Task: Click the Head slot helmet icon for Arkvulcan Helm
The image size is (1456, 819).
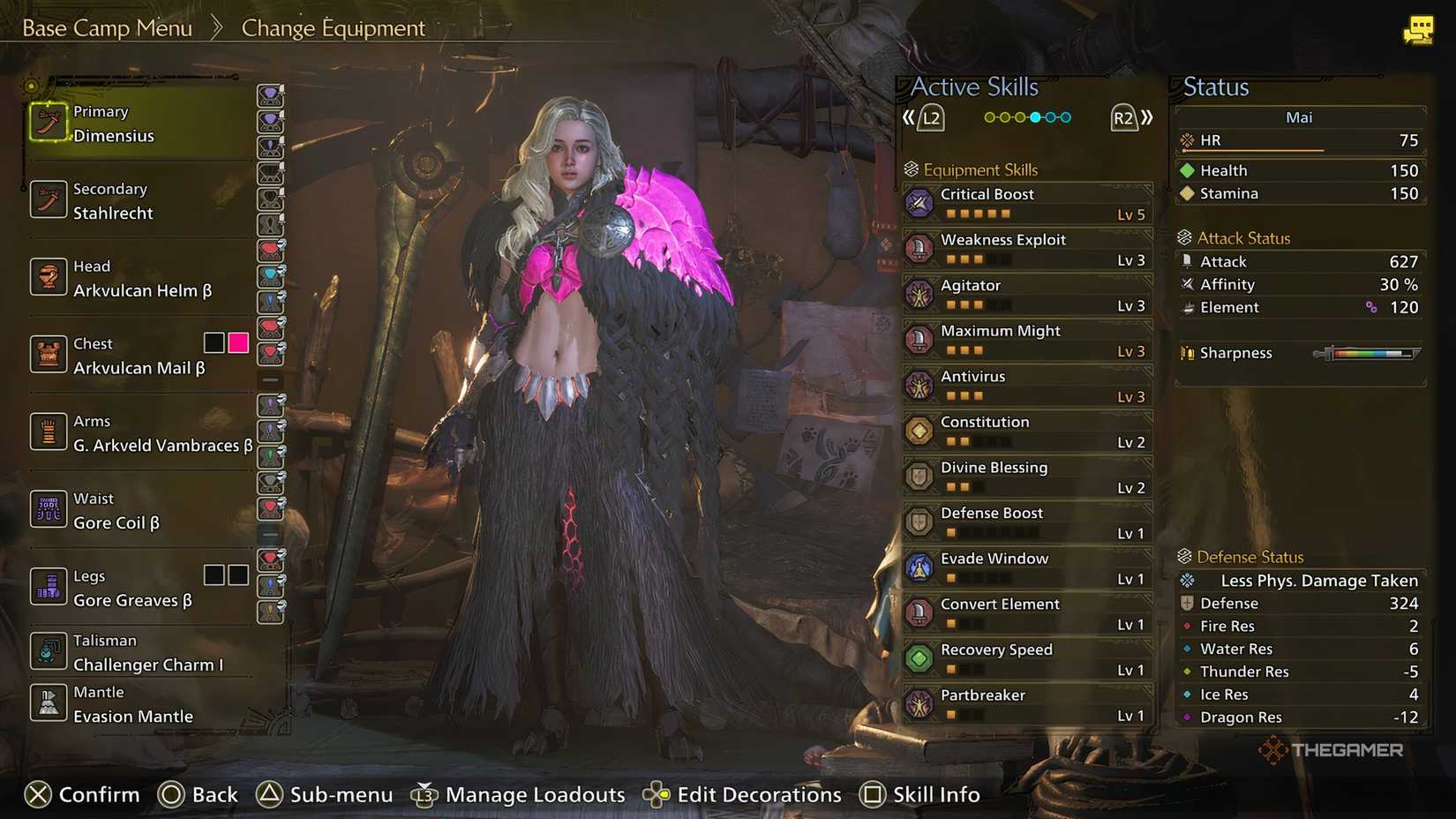Action: (x=49, y=277)
